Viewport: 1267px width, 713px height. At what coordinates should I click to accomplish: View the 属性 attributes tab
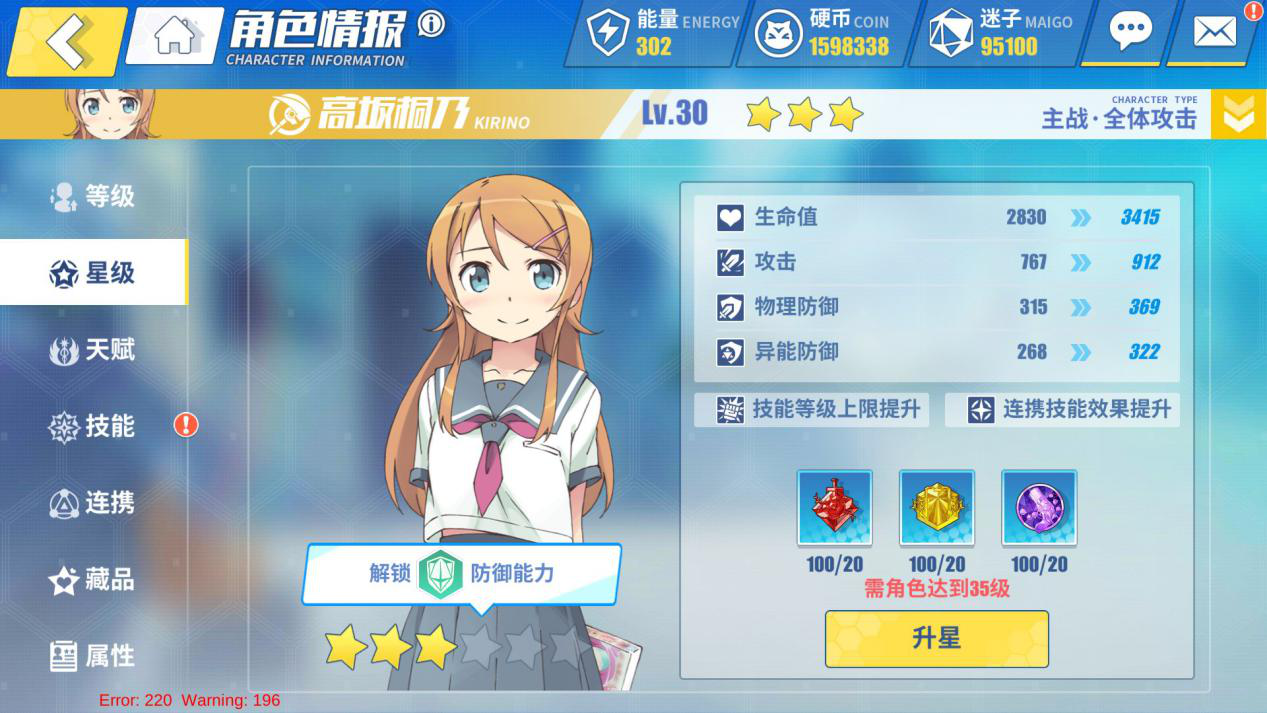93,656
